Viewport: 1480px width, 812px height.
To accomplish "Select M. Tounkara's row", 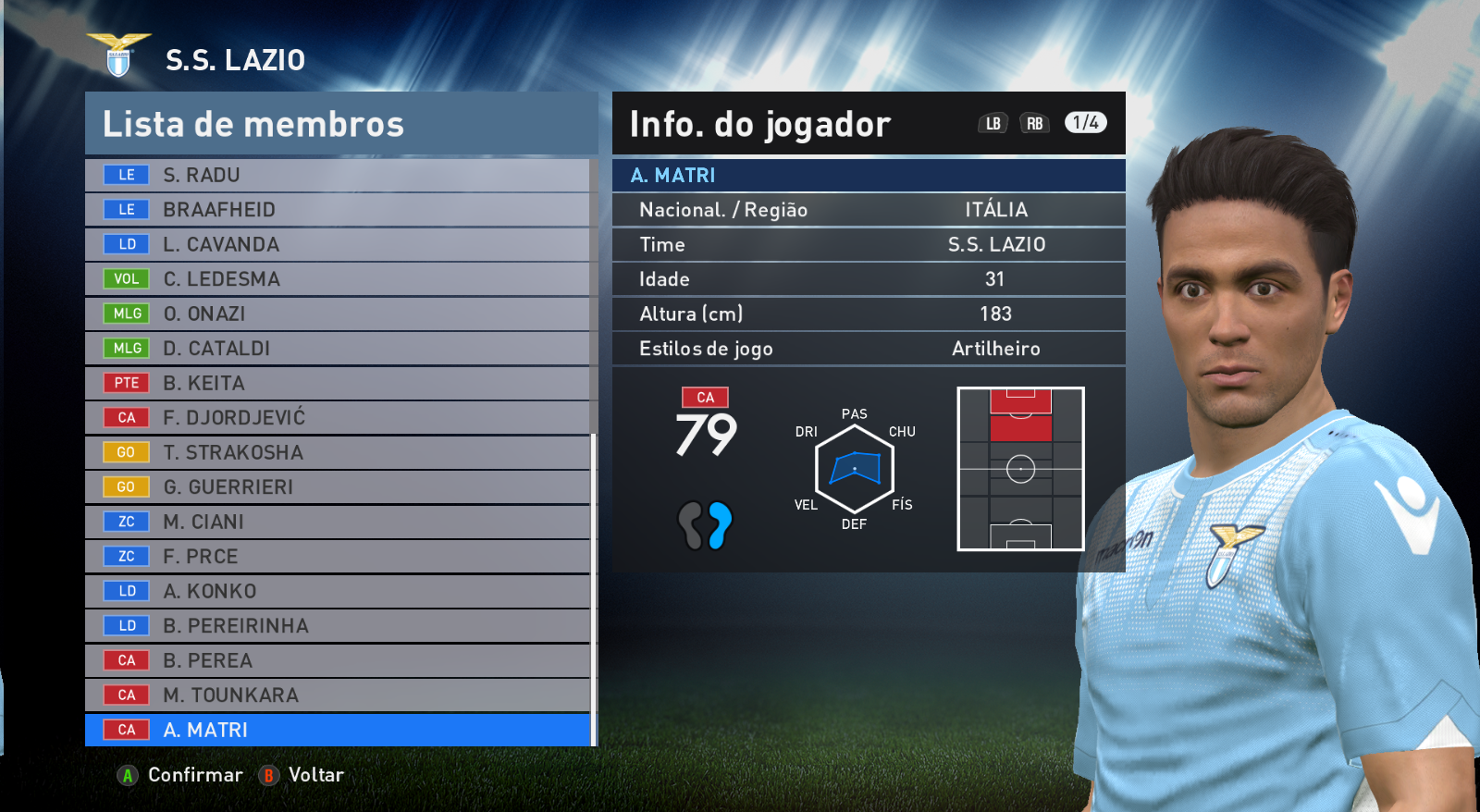I will click(x=338, y=695).
